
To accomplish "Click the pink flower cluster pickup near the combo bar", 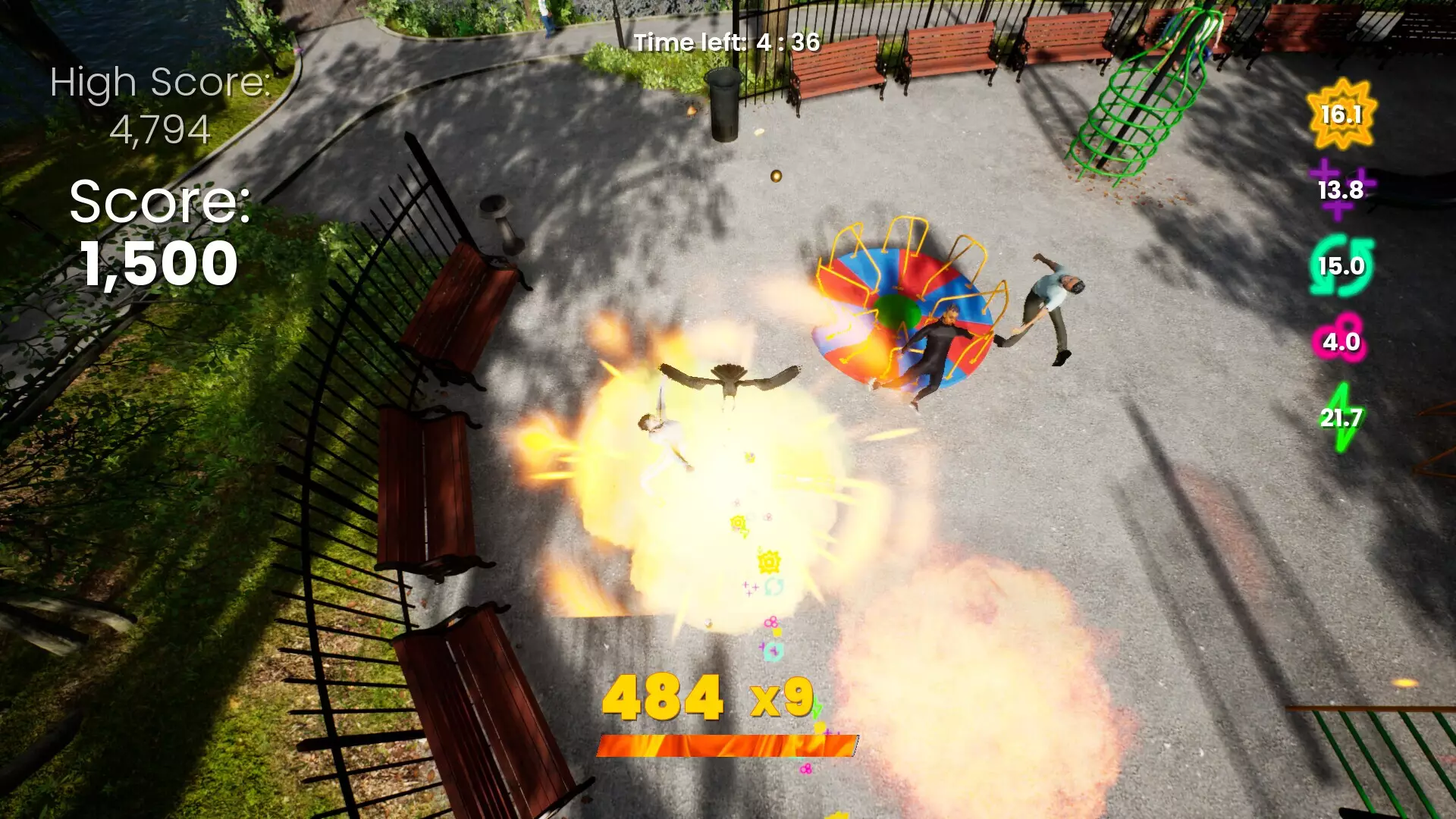I will [805, 769].
